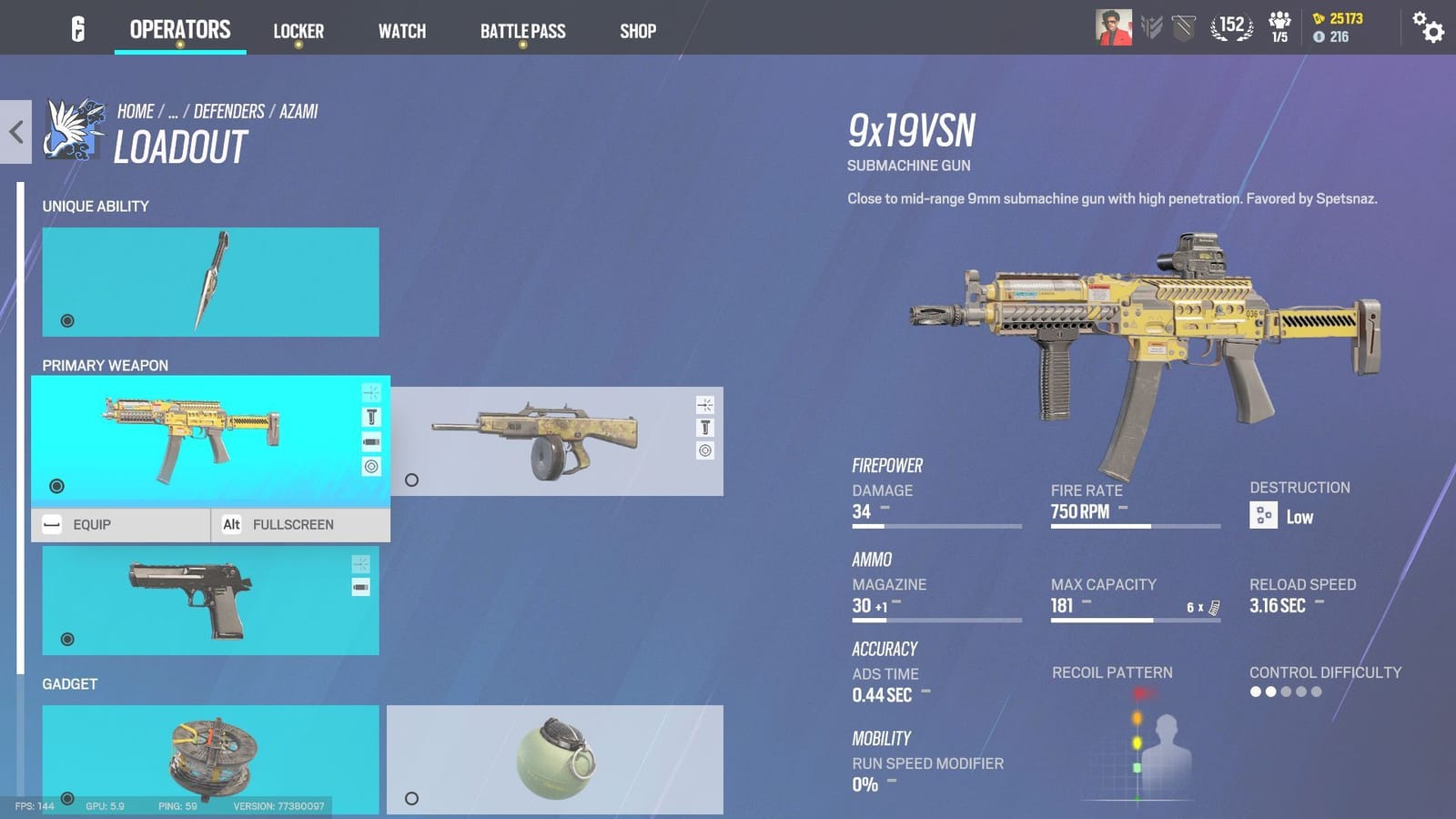Go to DEFENDERS via the breadcrumb link

click(x=228, y=111)
